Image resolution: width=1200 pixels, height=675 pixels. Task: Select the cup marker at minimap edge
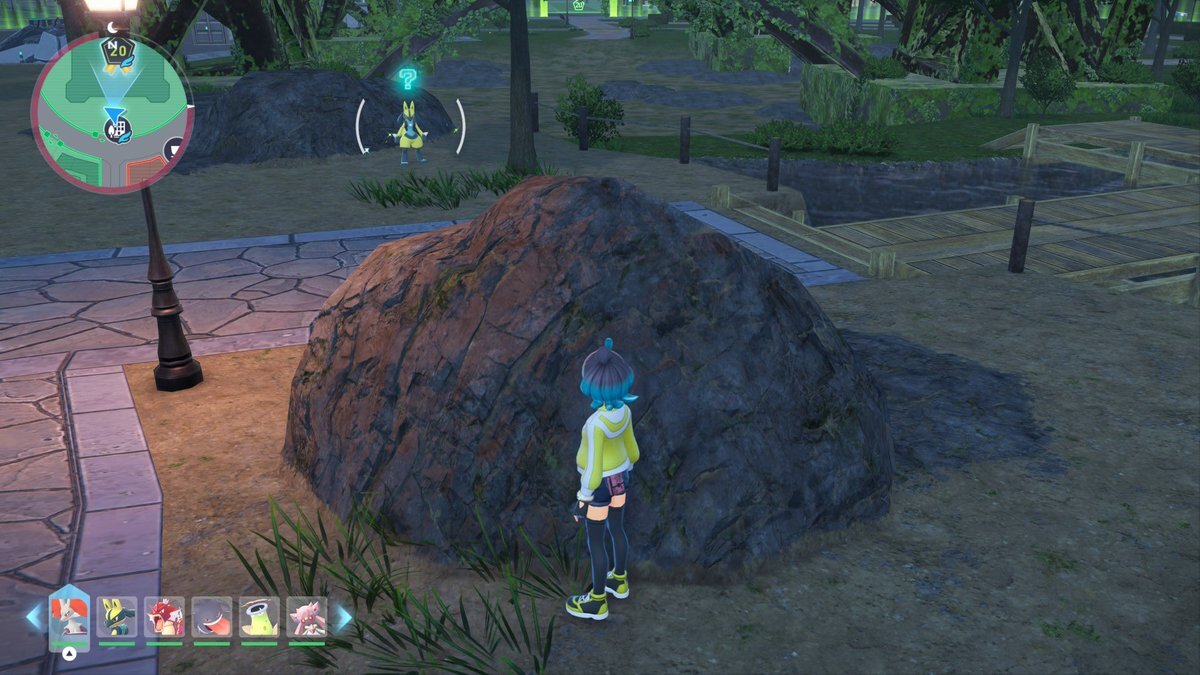[x=176, y=149]
